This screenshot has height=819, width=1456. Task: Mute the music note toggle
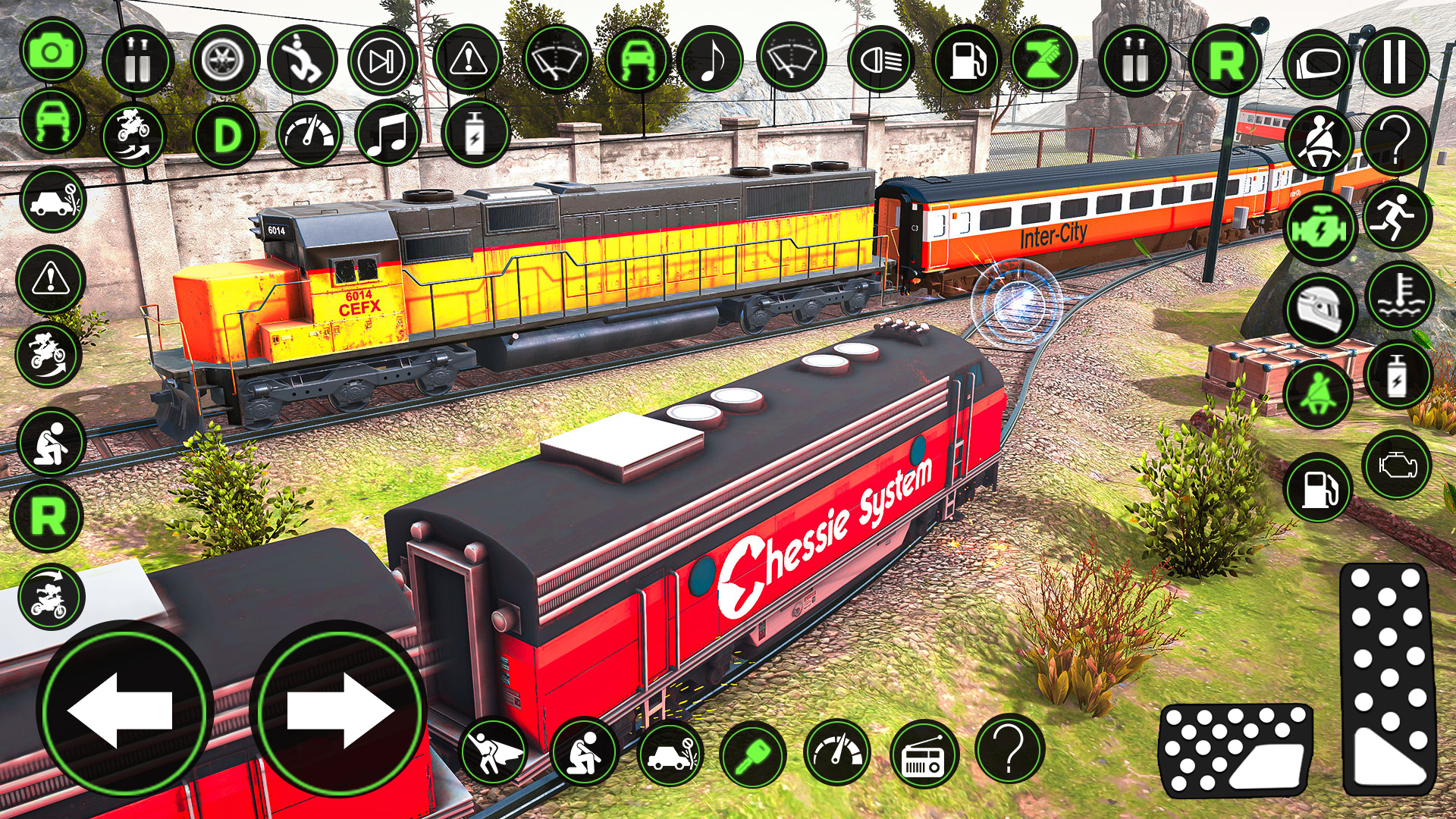click(711, 57)
